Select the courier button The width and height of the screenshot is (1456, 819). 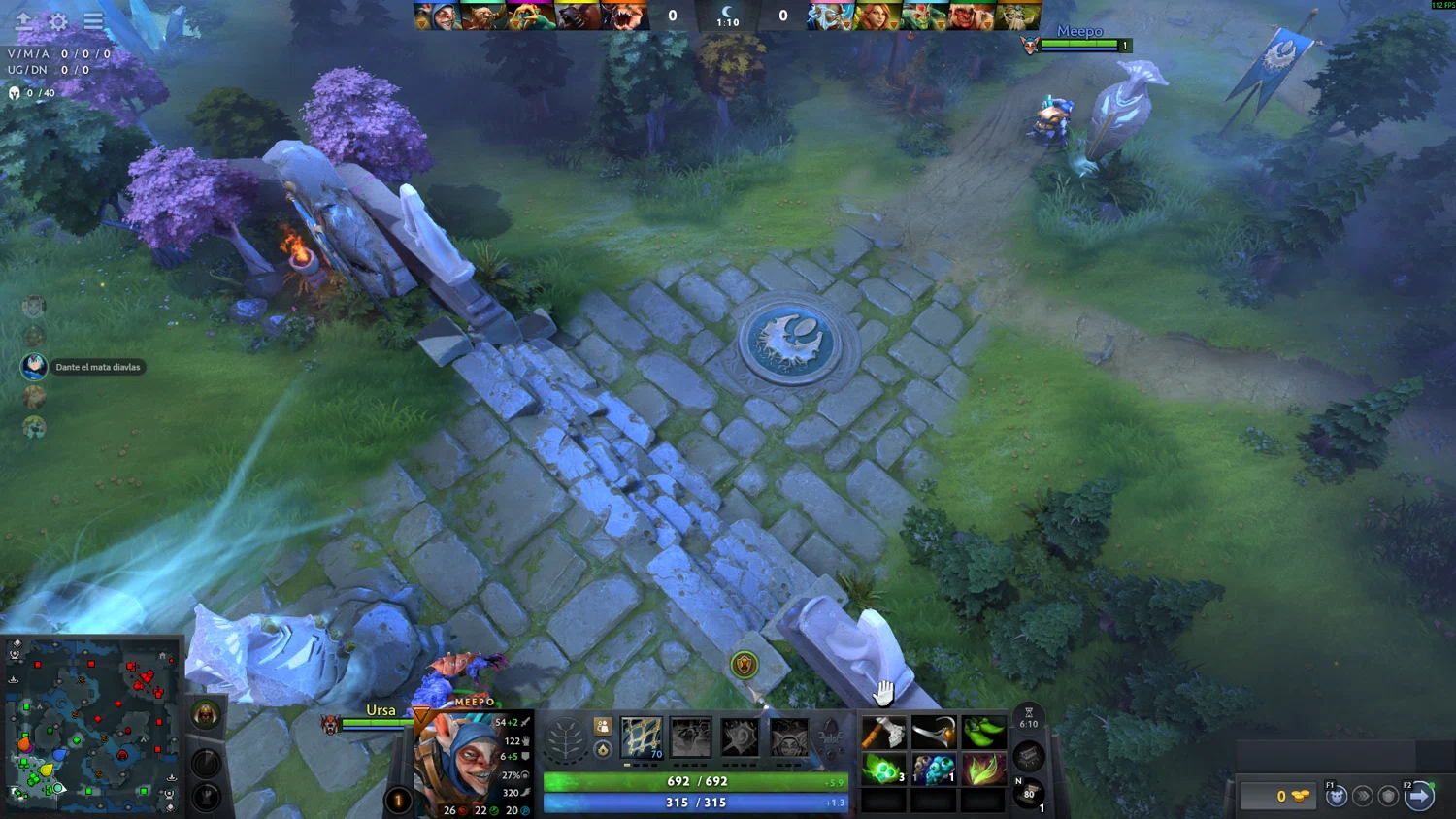tap(1337, 796)
